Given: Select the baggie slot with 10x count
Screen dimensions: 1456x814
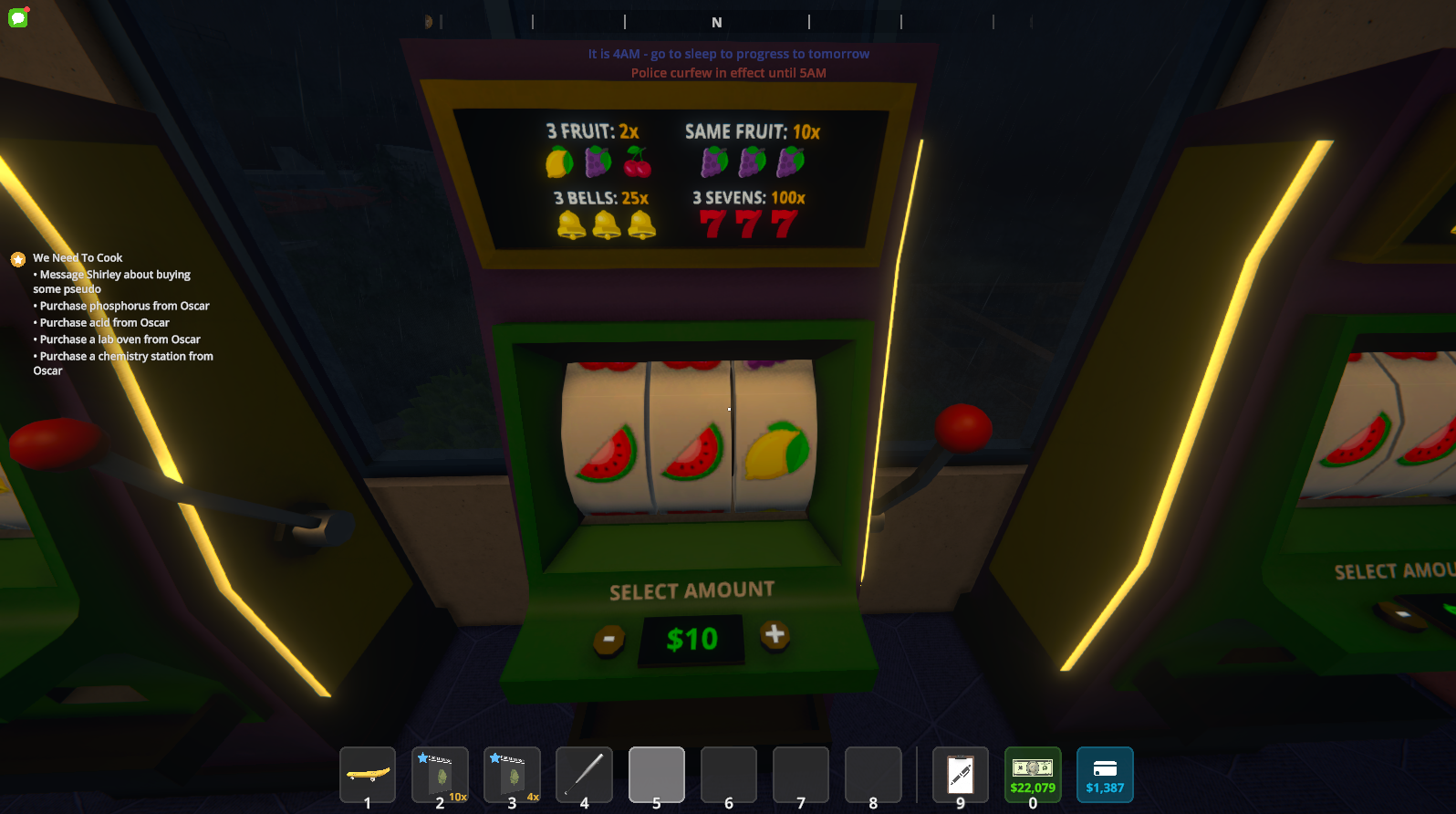Looking at the screenshot, I should pyautogui.click(x=440, y=774).
